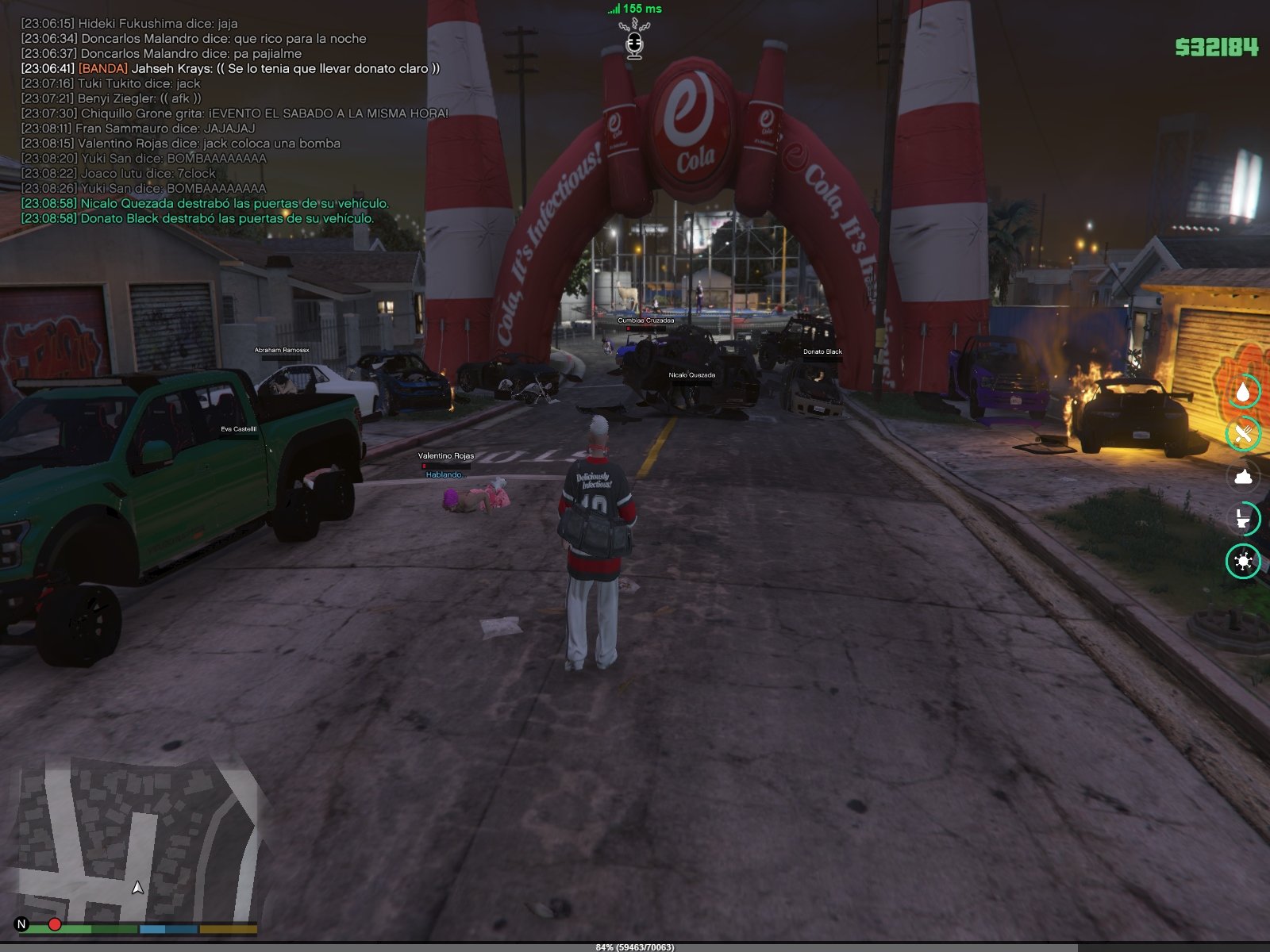This screenshot has width=1270, height=952.
Task: Click the player arrow on the minimap
Action: [x=138, y=887]
